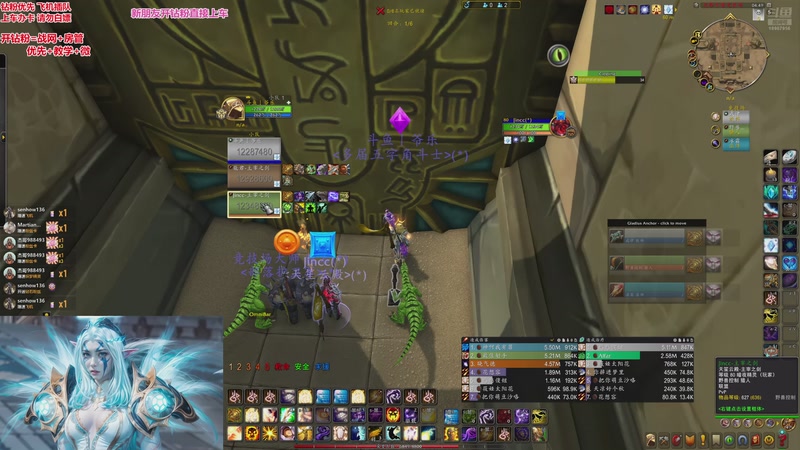Click the orange circle raid marker icon
800x450 pixels.
tap(287, 241)
